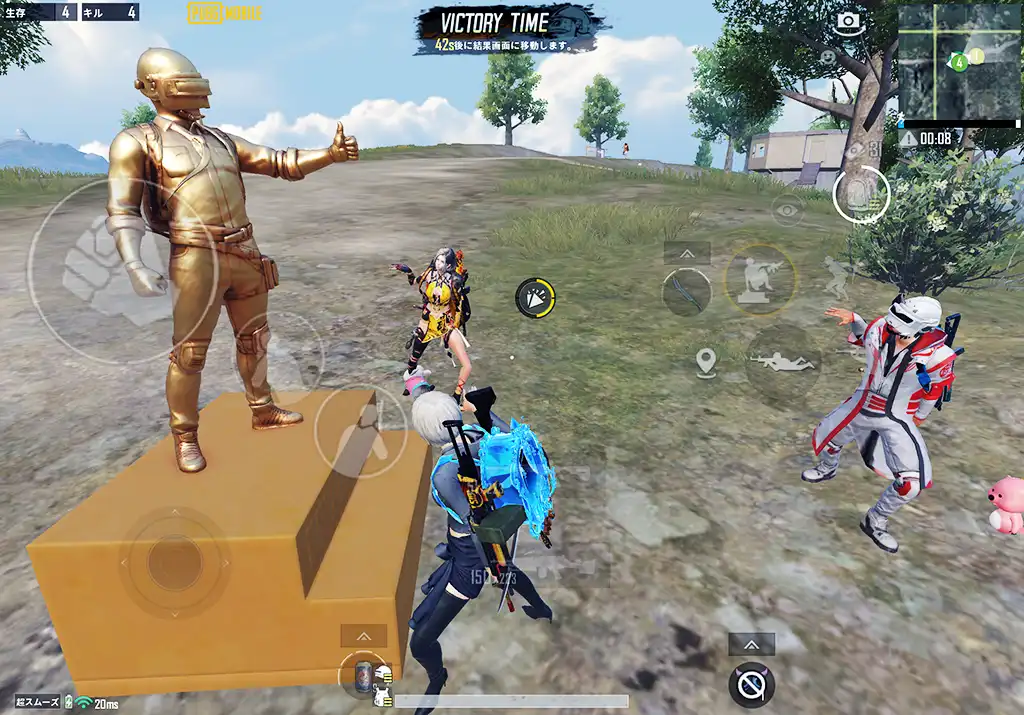Tap the left-side fire button on the podium

click(x=360, y=431)
